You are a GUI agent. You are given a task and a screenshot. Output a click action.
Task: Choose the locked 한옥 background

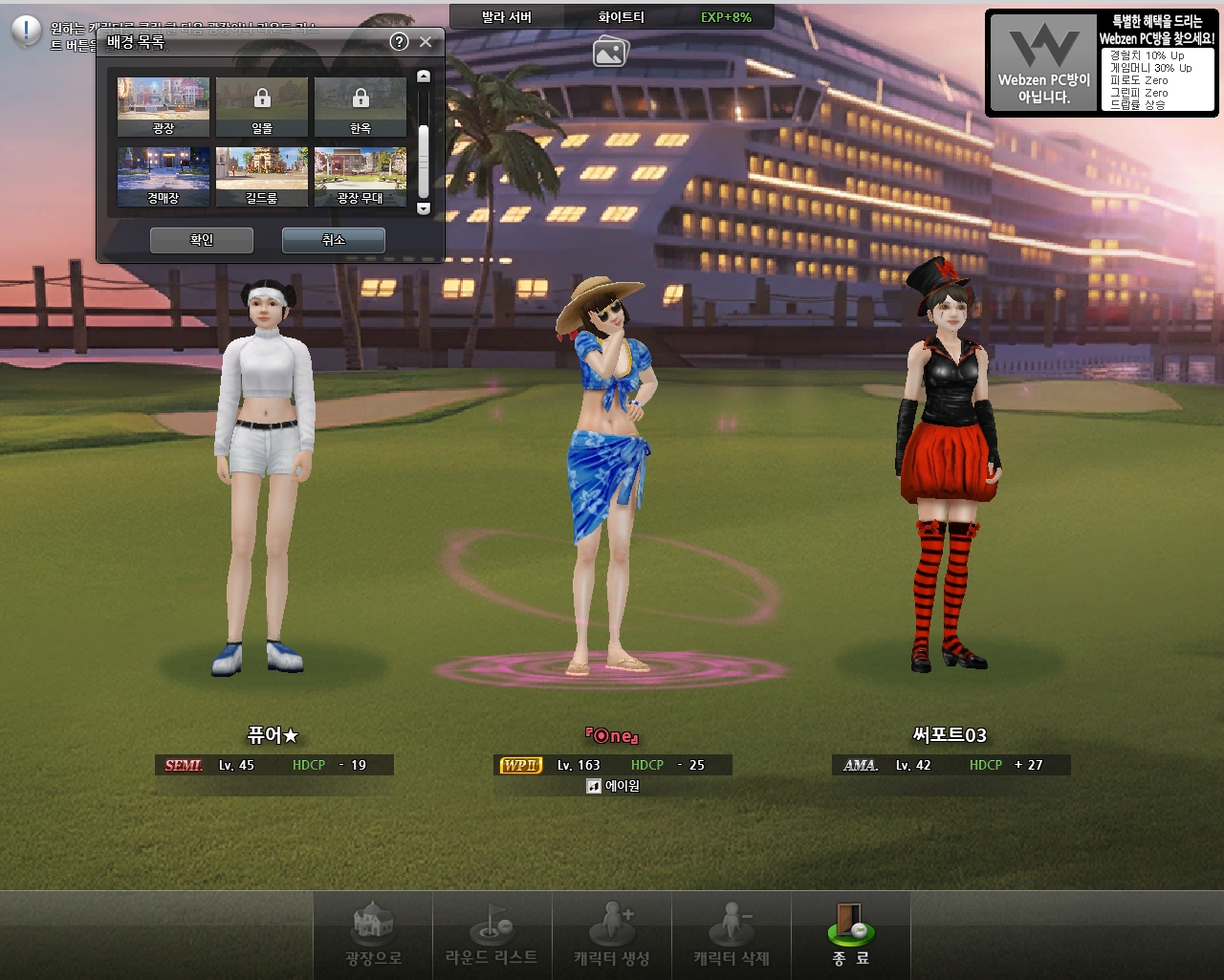pos(361,106)
